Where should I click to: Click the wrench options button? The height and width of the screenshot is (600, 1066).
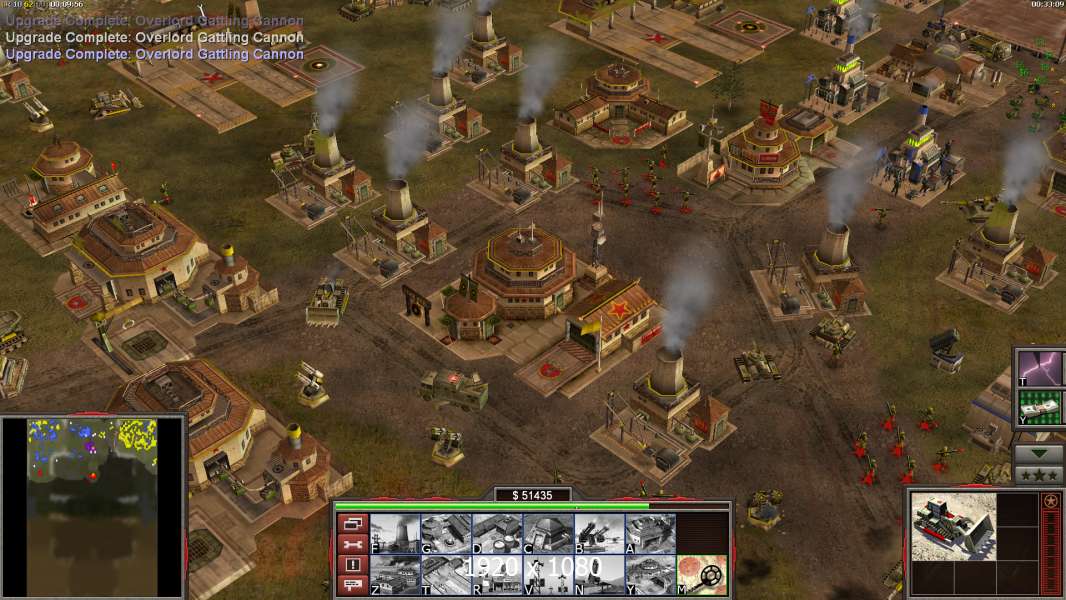point(351,544)
